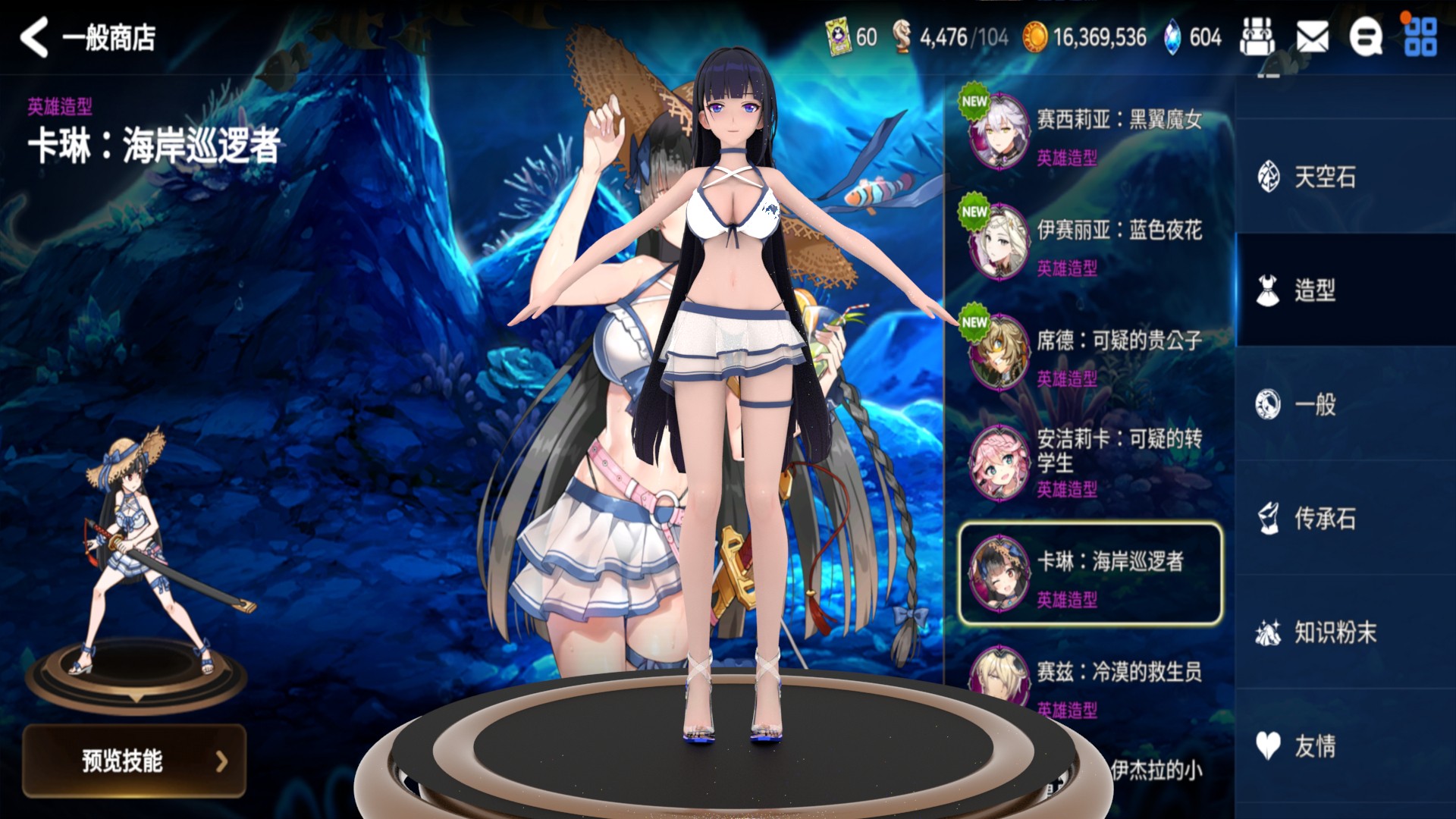
Task: Open the backpack inventory icon
Action: point(1257,37)
